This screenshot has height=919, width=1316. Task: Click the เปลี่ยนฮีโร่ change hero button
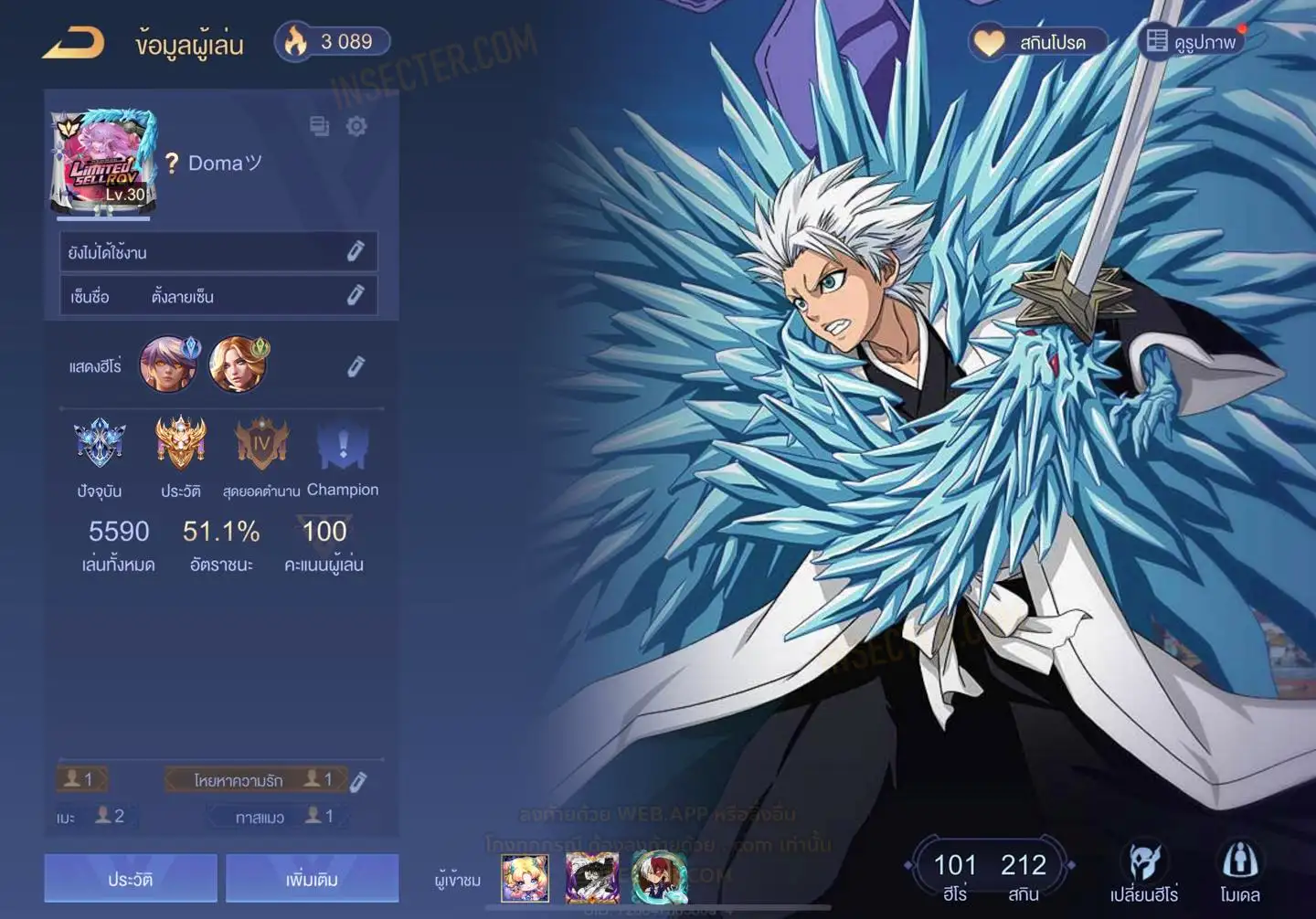pyautogui.click(x=1143, y=872)
